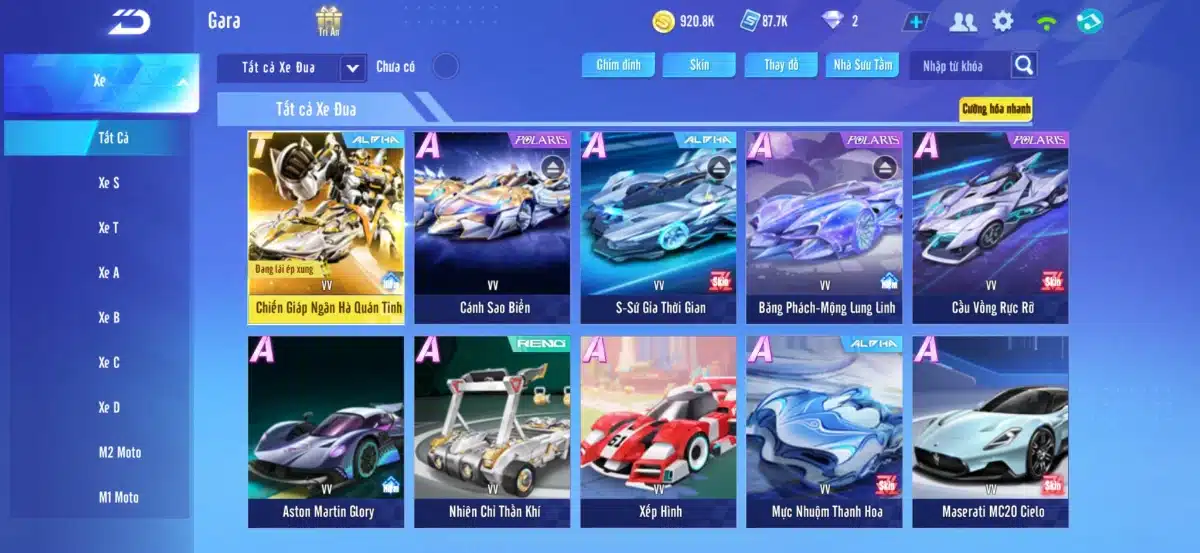Open the Tri Ân gift box
The height and width of the screenshot is (553, 1200).
pos(329,20)
